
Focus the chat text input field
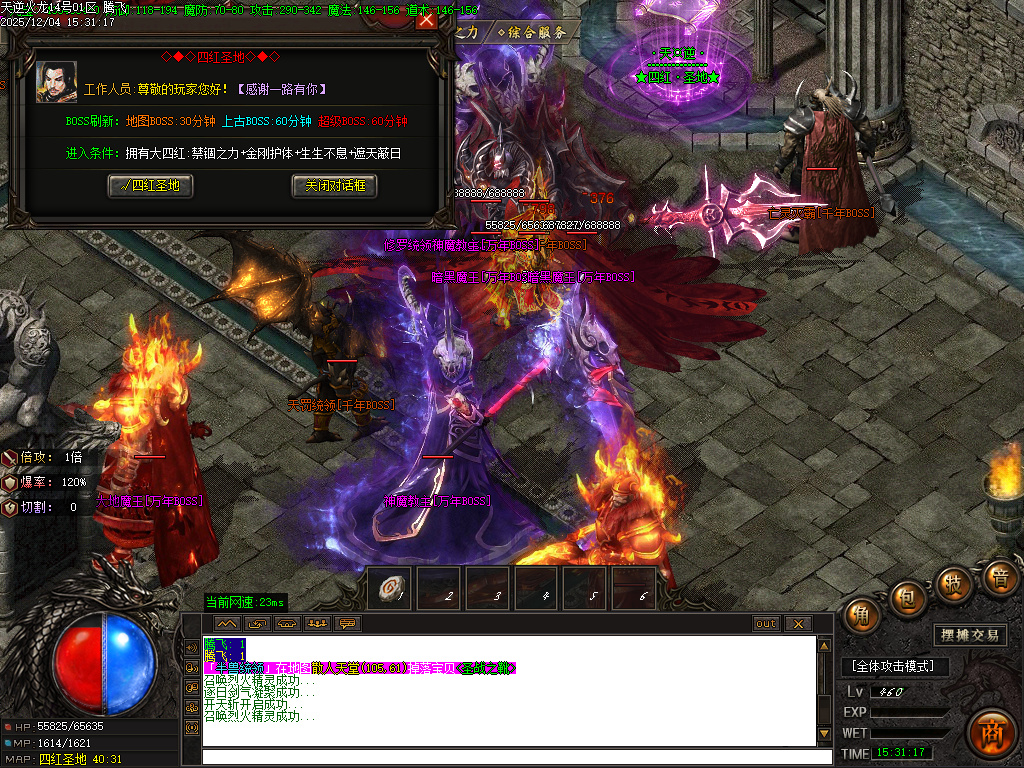508,756
